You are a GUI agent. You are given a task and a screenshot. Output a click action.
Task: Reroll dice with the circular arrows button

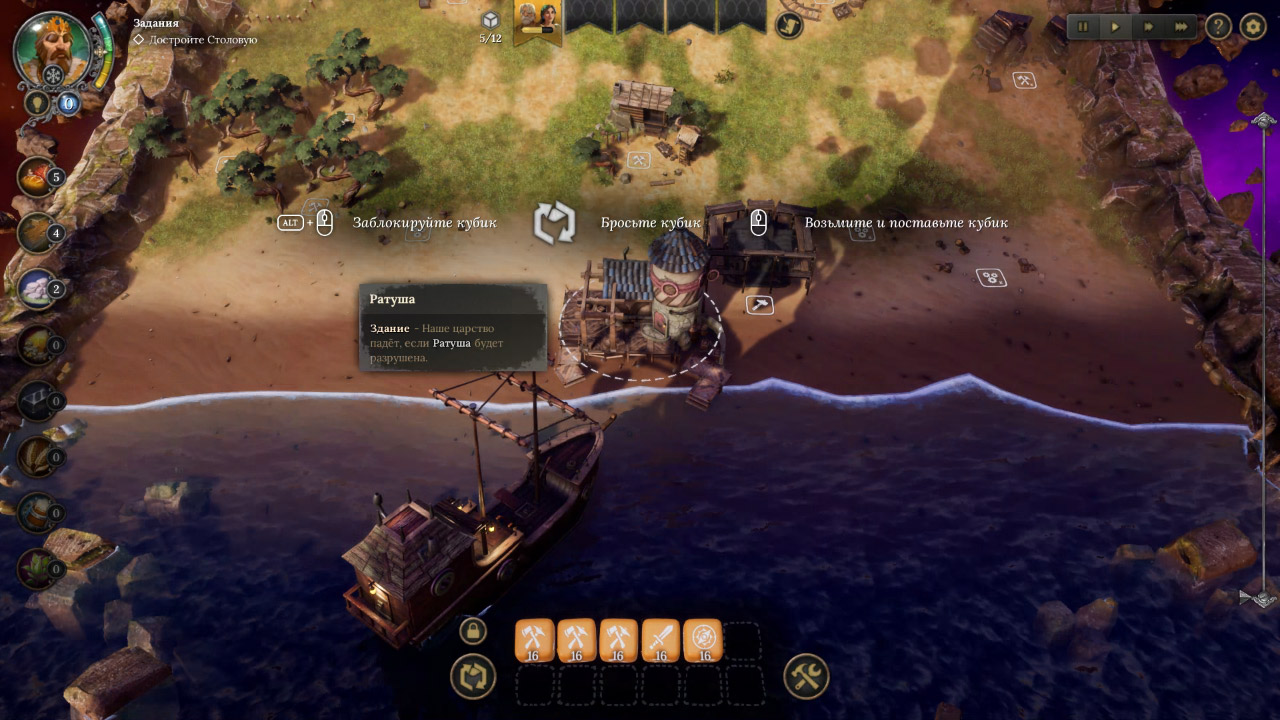473,677
